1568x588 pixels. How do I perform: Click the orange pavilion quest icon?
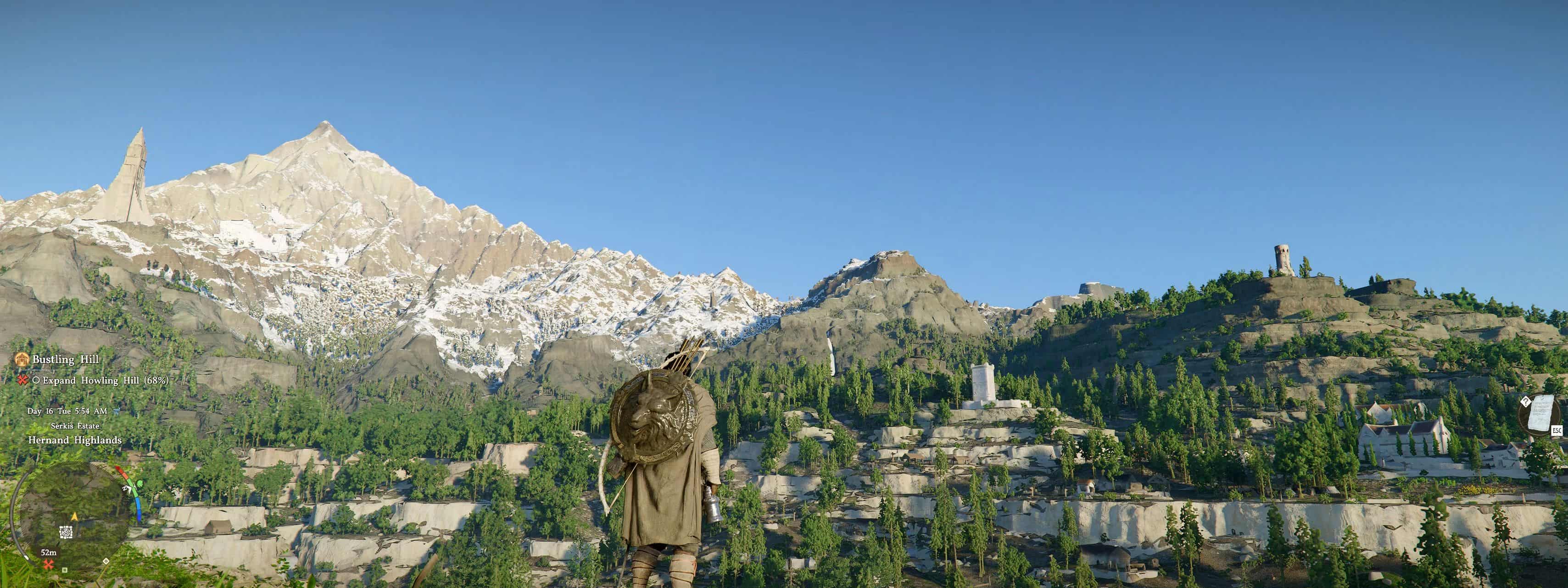(22, 360)
